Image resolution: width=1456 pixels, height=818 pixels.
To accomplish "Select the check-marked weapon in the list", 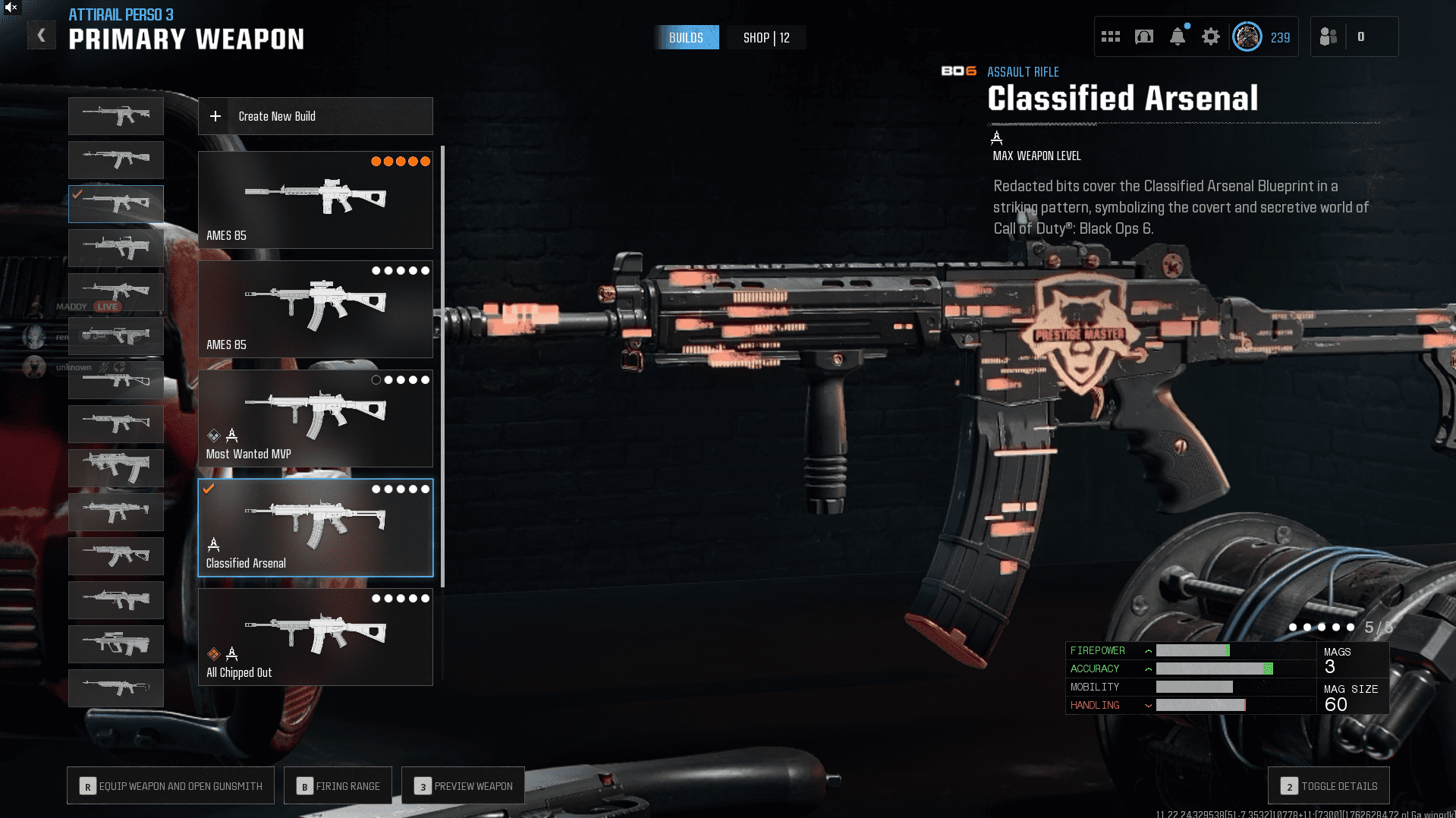I will pyautogui.click(x=116, y=203).
